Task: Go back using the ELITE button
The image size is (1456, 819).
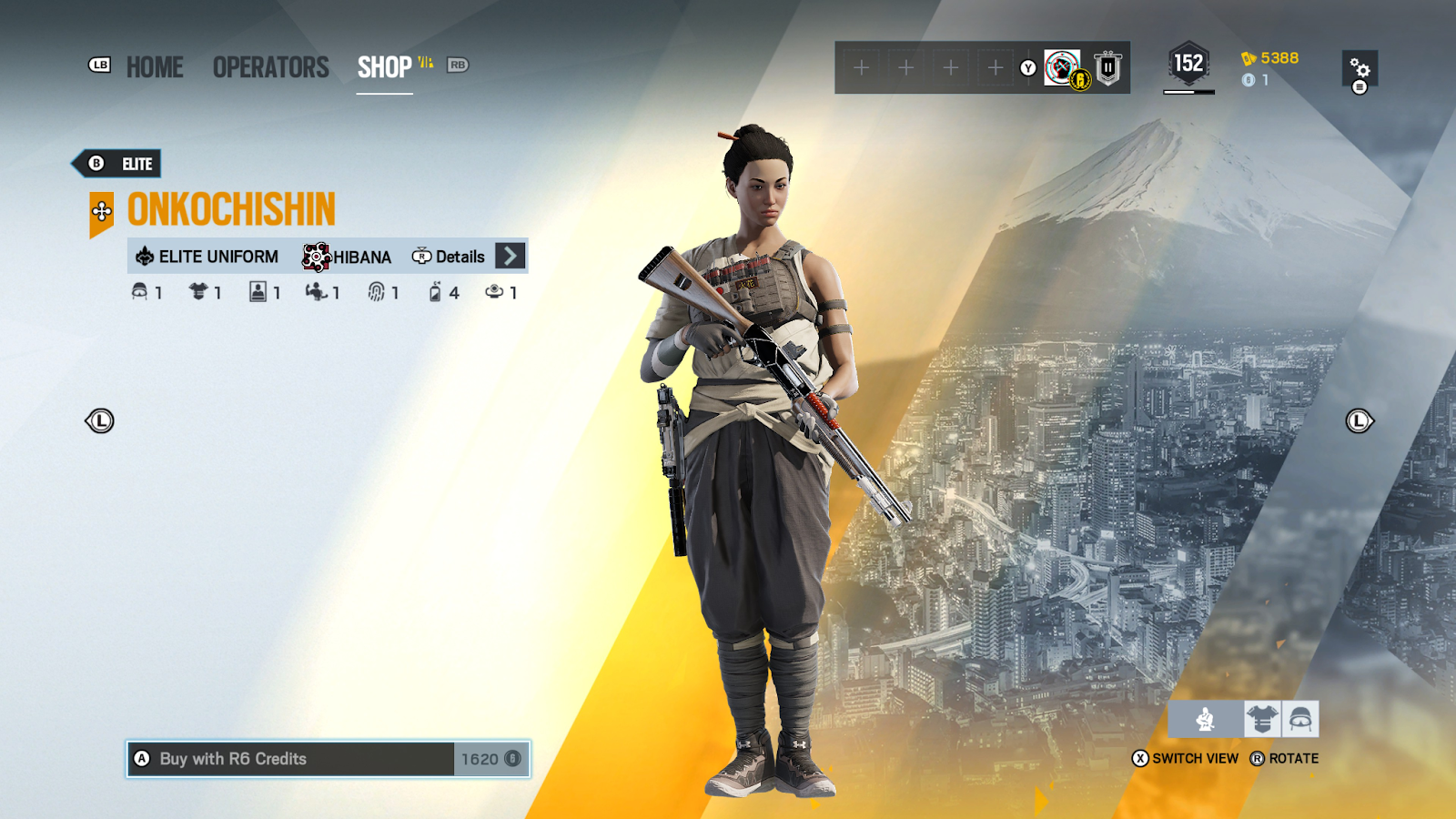Action: click(x=117, y=164)
